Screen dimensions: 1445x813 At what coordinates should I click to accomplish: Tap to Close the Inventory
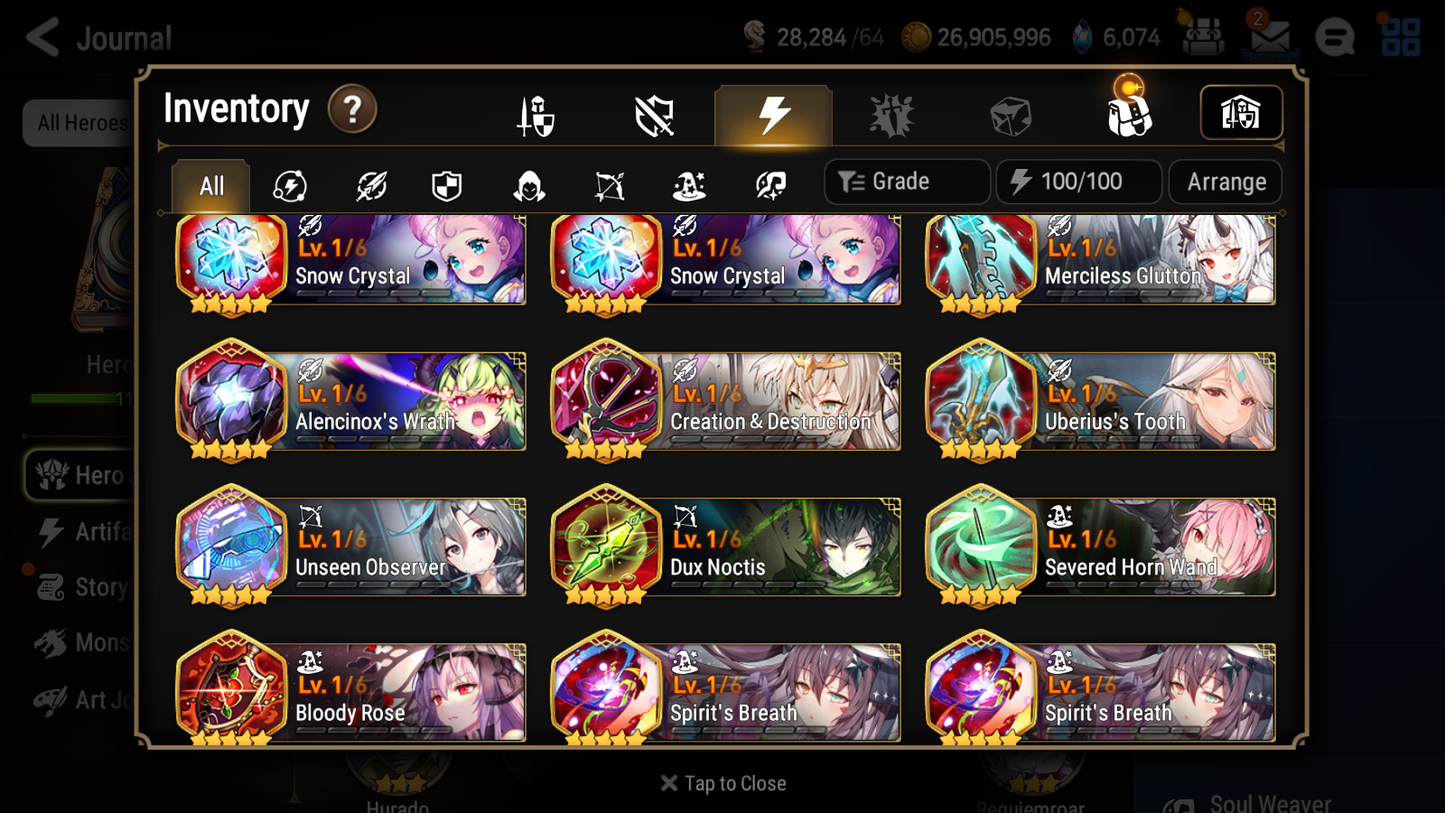(722, 783)
